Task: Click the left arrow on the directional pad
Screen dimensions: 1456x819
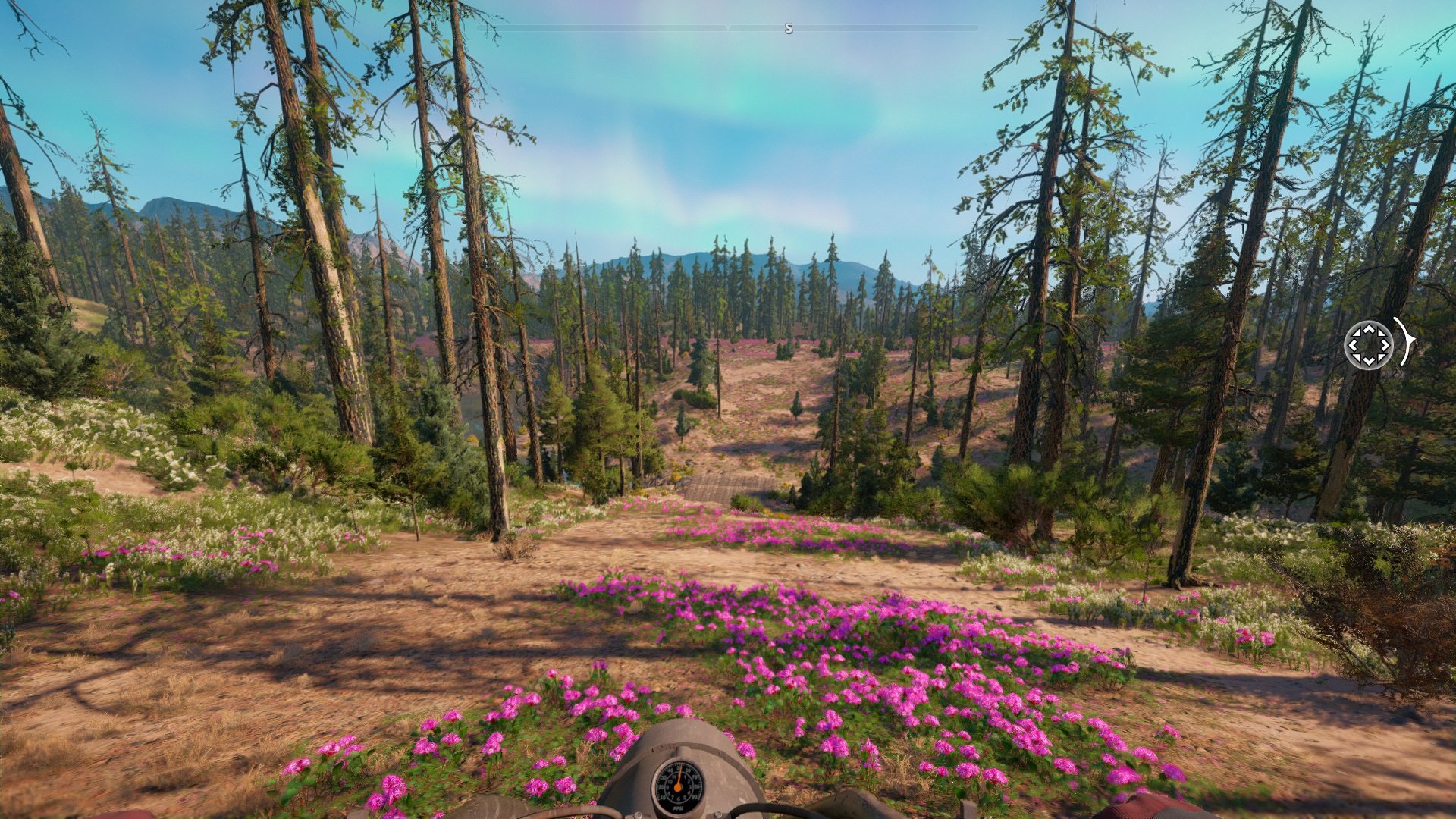Action: (1353, 346)
